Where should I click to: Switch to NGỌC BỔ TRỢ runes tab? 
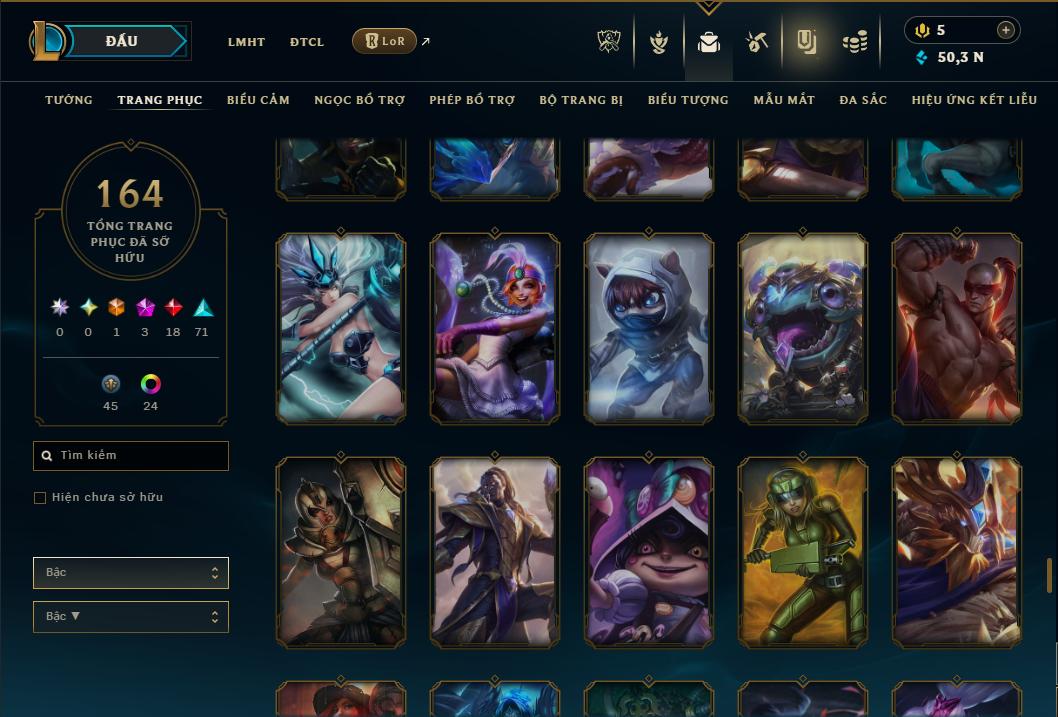[359, 100]
